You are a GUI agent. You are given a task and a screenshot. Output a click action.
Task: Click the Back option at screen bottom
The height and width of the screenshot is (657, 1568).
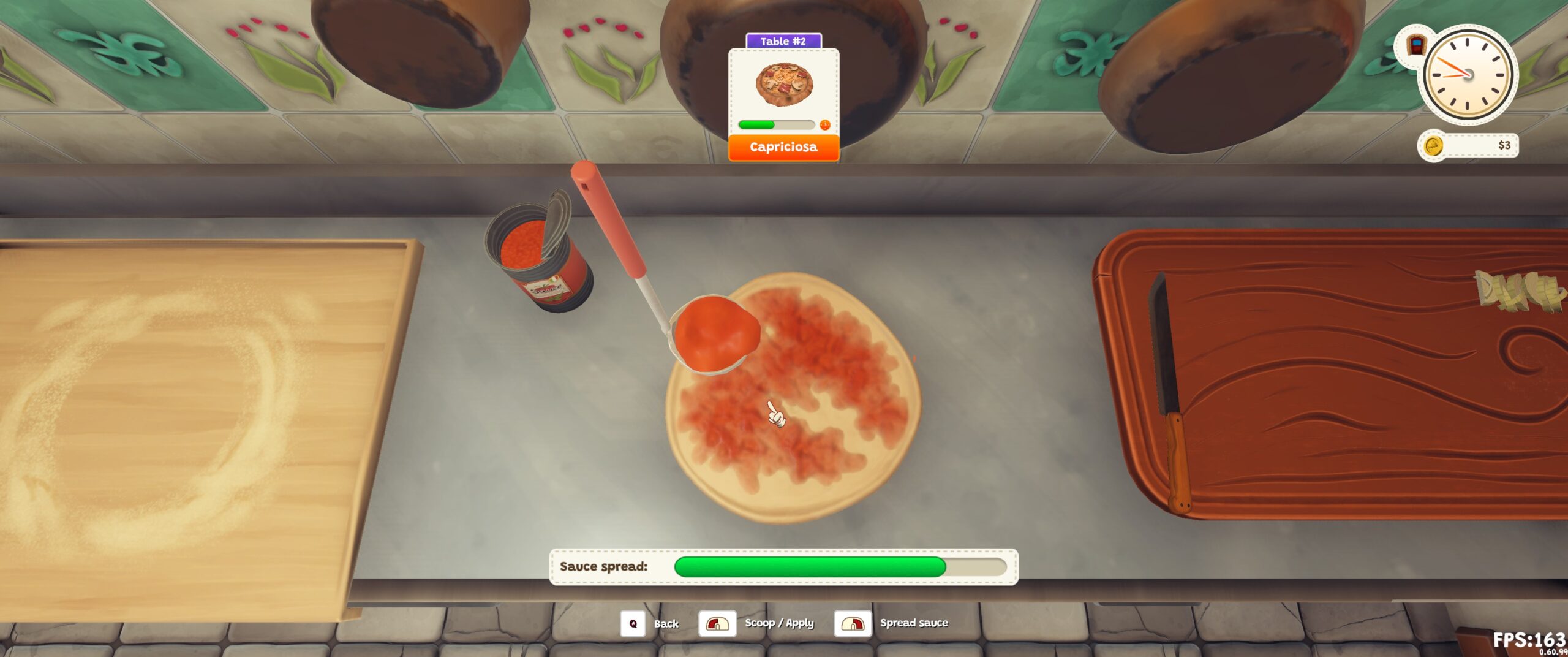pyautogui.click(x=666, y=624)
